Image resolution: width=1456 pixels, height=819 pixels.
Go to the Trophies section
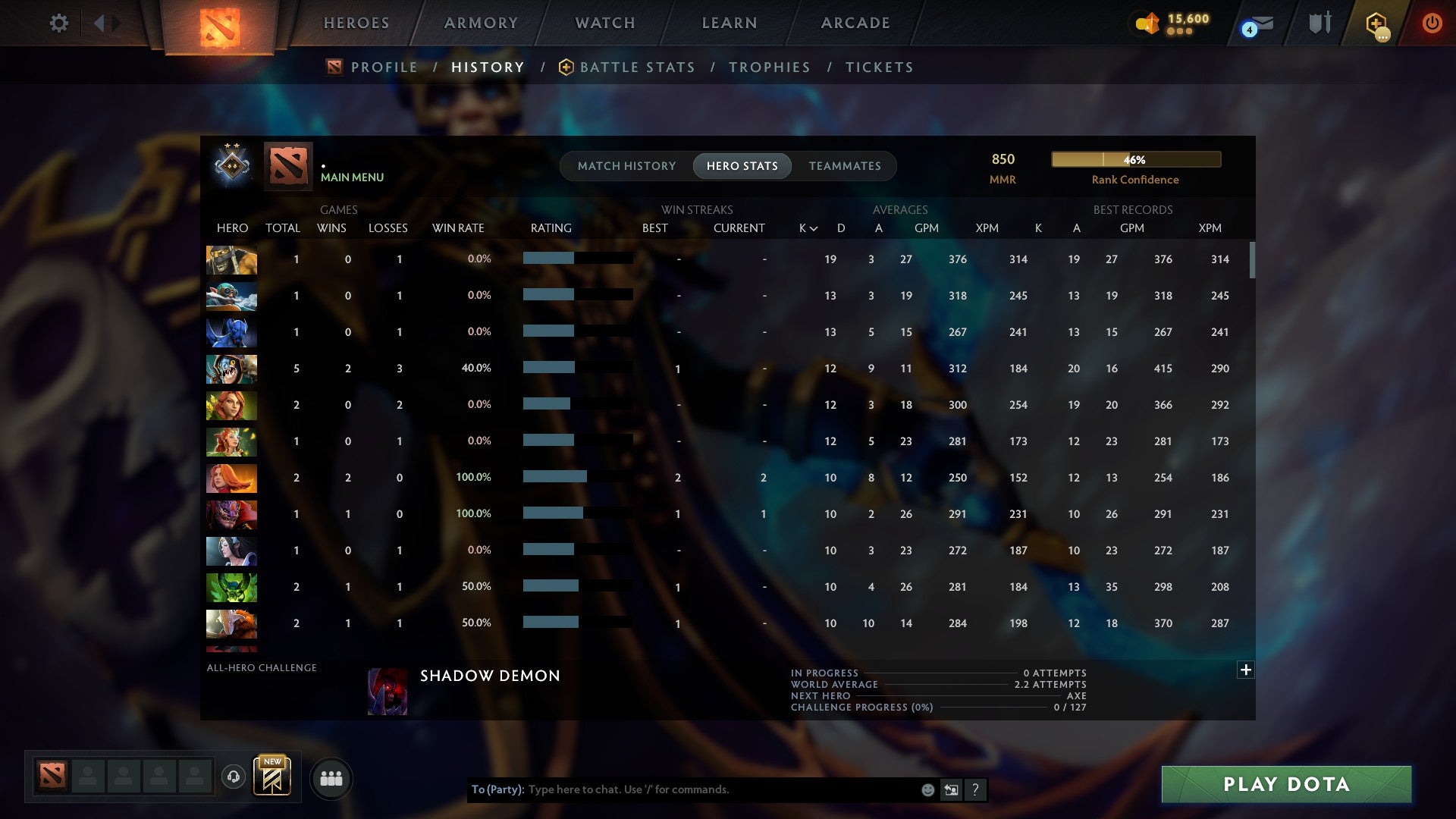(769, 67)
